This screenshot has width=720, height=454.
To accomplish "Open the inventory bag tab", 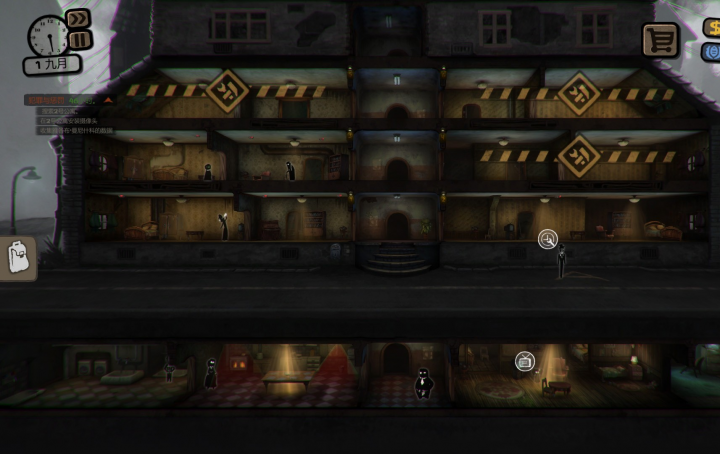I will coord(18,259).
